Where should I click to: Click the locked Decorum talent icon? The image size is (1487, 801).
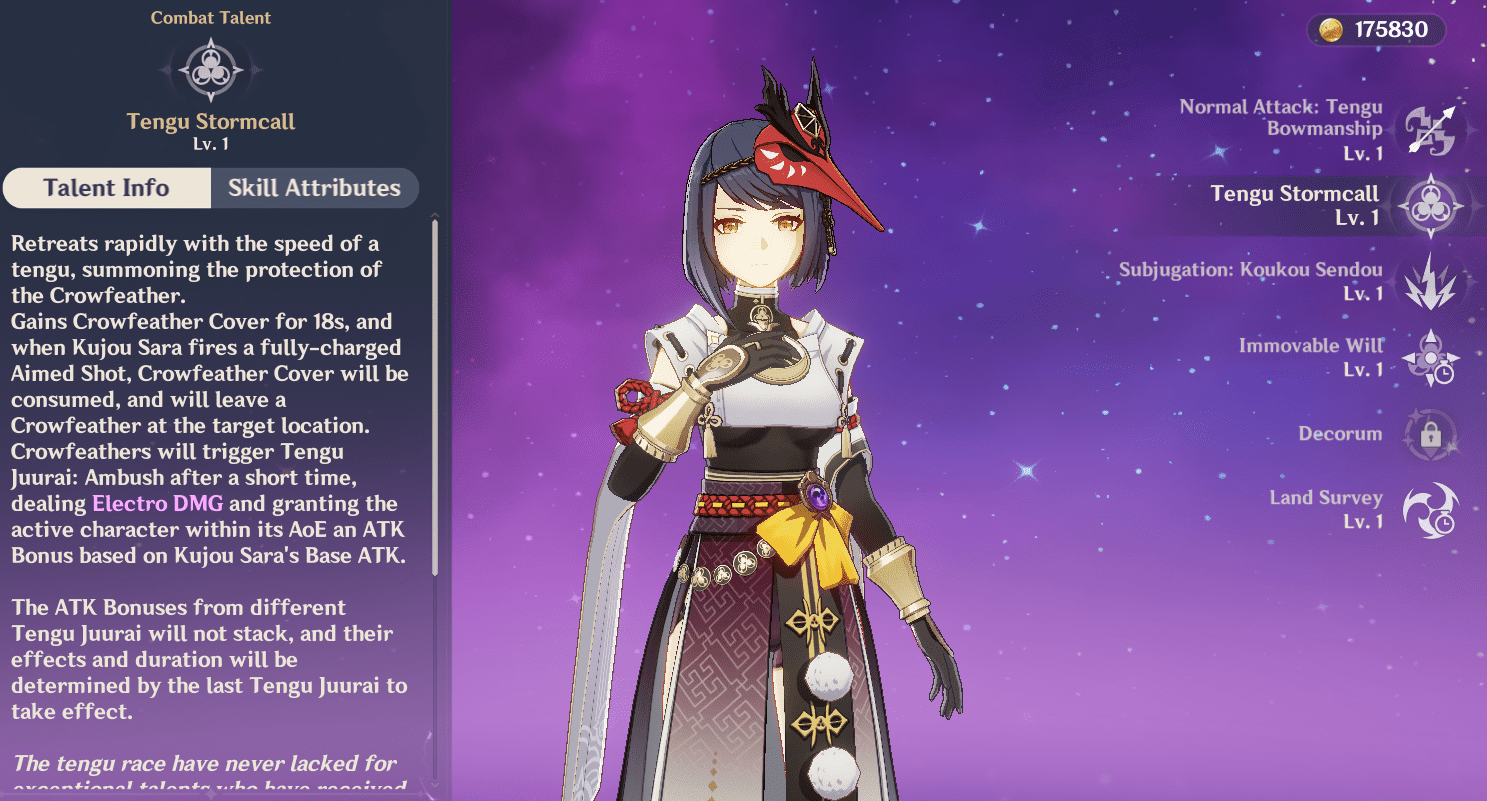[x=1430, y=434]
